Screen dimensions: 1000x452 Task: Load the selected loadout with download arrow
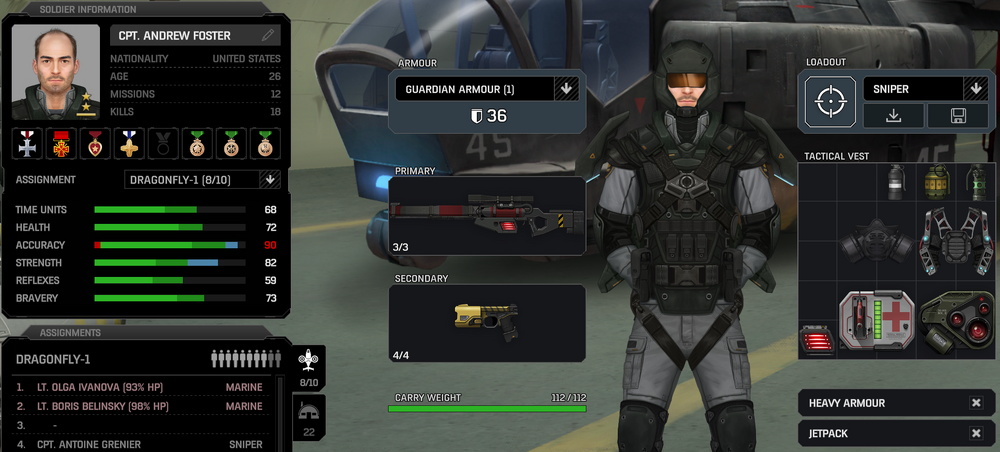coord(893,116)
